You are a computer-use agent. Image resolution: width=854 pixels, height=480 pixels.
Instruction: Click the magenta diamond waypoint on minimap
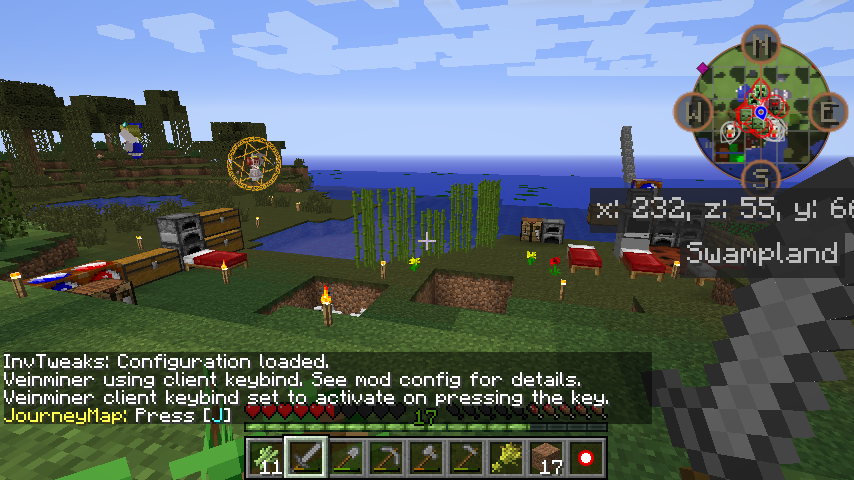pyautogui.click(x=704, y=68)
